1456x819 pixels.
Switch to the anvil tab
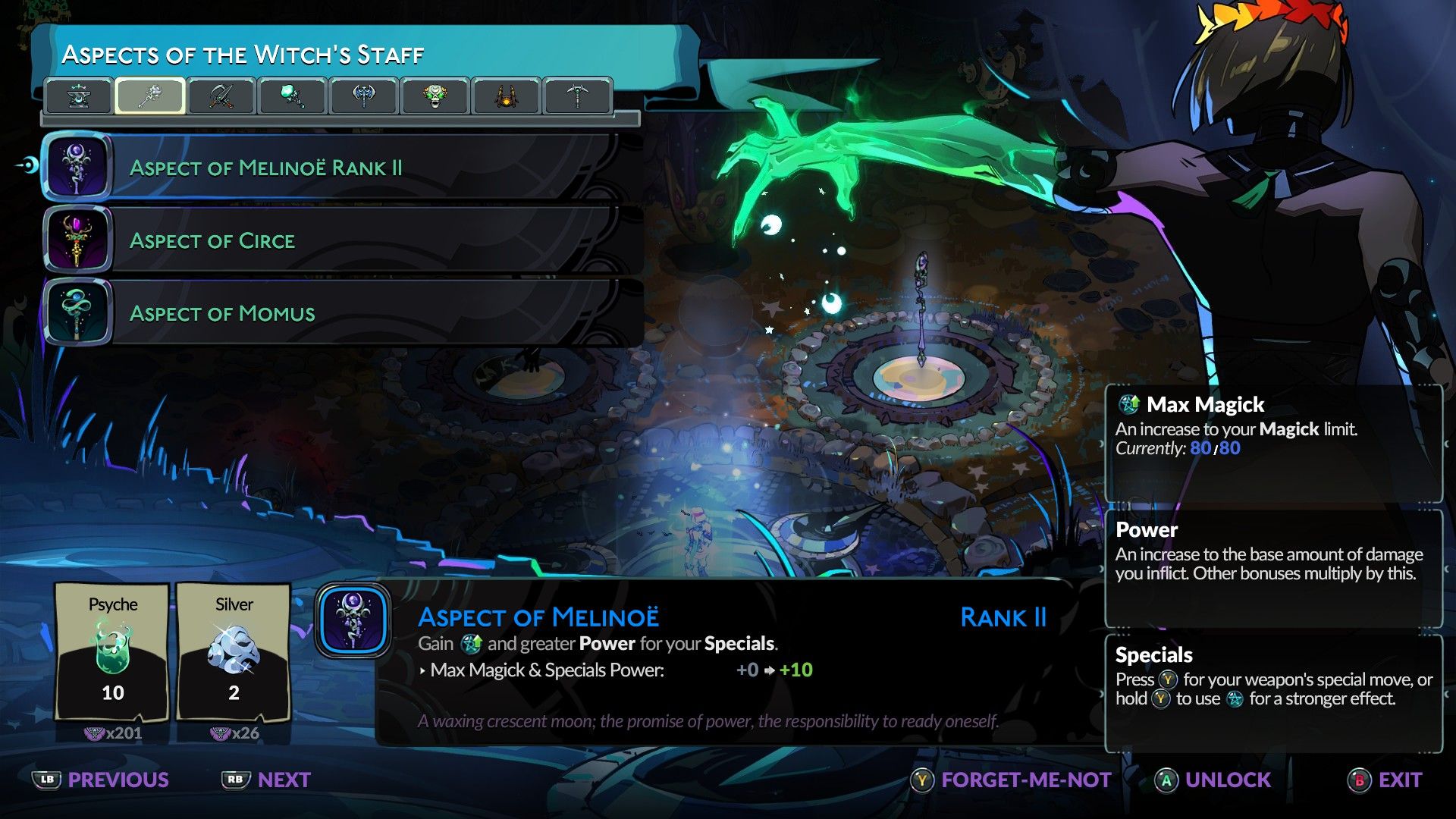coord(79,96)
